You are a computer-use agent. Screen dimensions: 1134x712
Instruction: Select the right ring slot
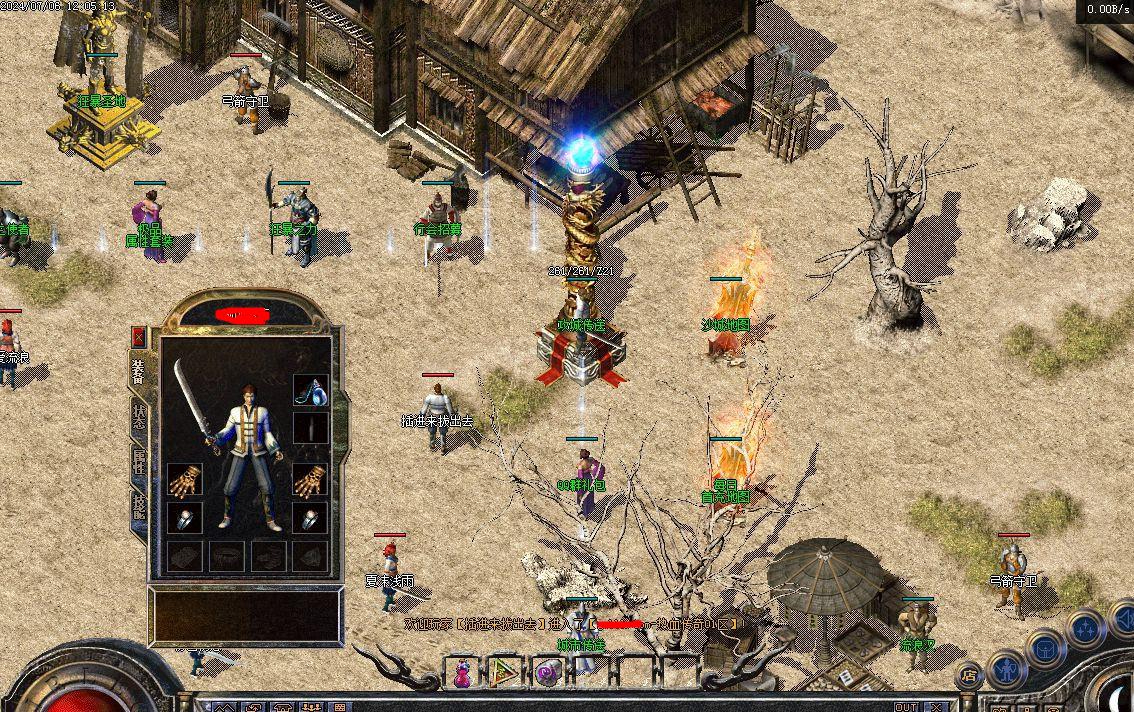click(310, 518)
